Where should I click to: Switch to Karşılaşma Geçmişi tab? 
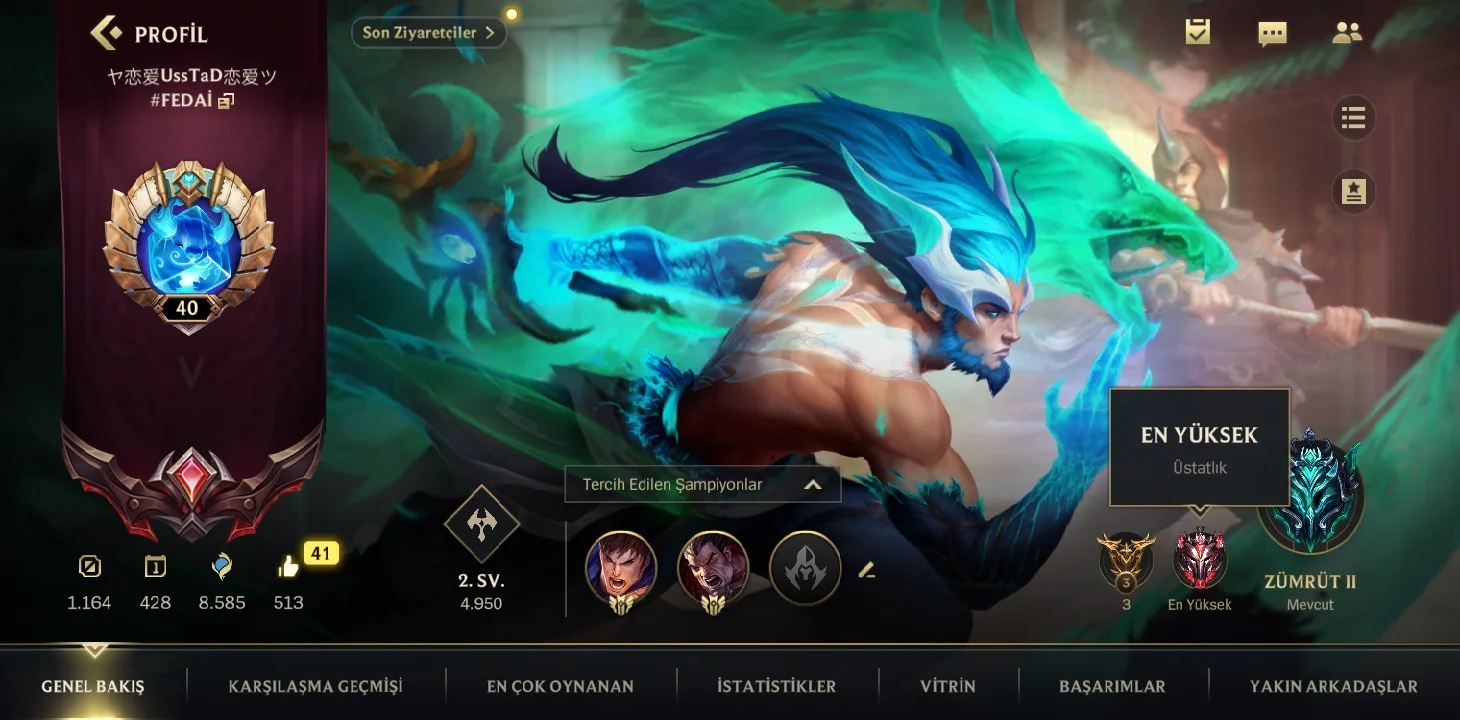(315, 686)
